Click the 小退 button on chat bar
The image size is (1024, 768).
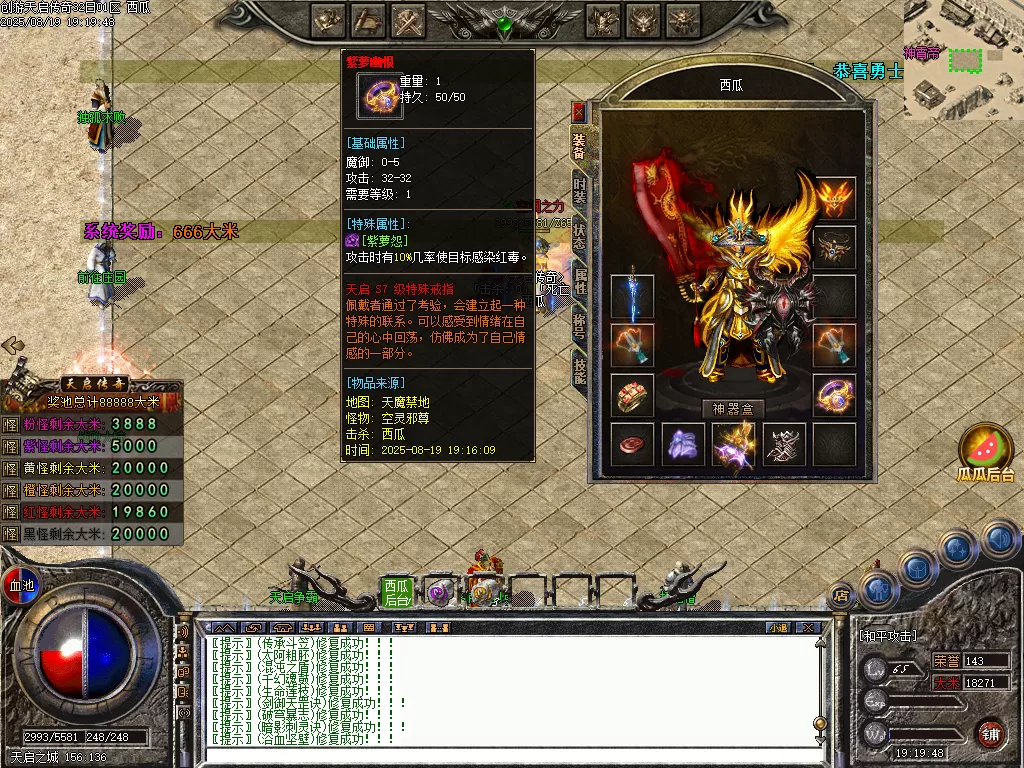[778, 627]
